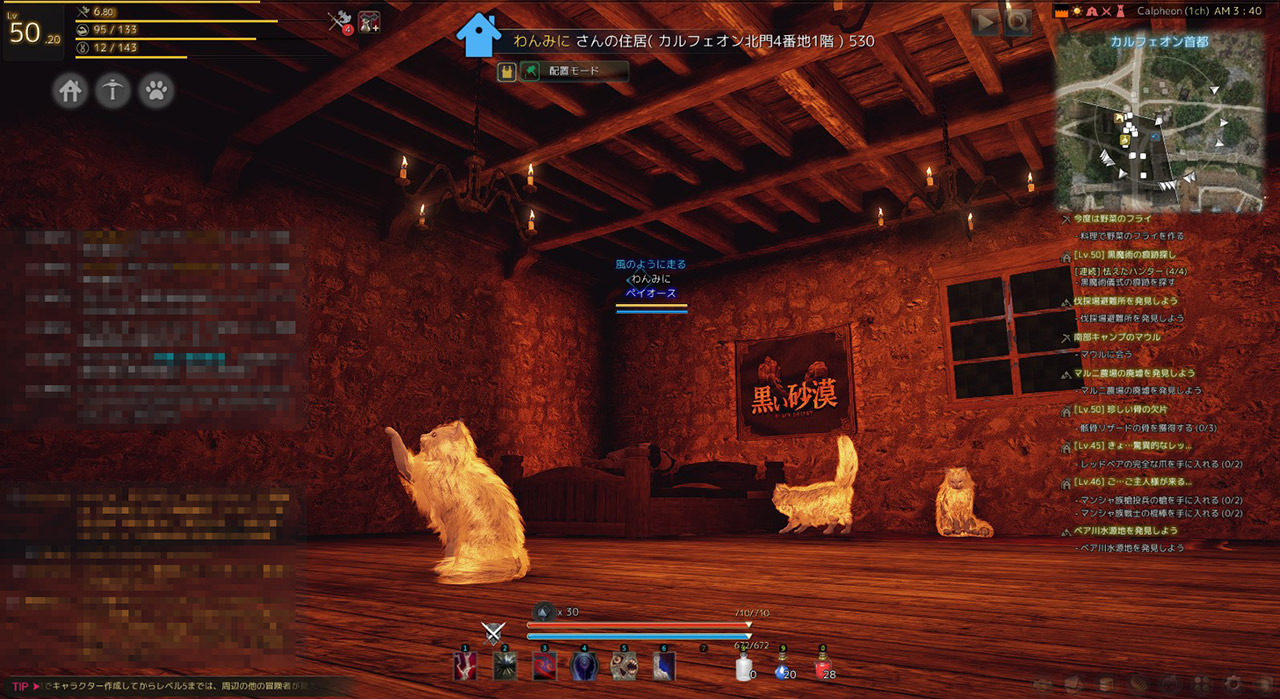1280x699 pixels.
Task: Activate the skill in hotbar slot 1
Action: click(465, 666)
